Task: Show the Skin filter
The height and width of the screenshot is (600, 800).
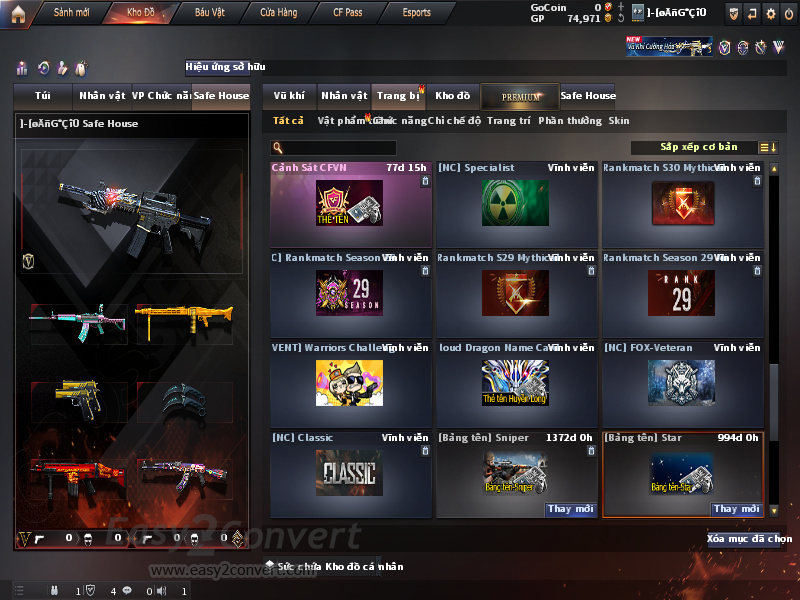Action: (619, 121)
